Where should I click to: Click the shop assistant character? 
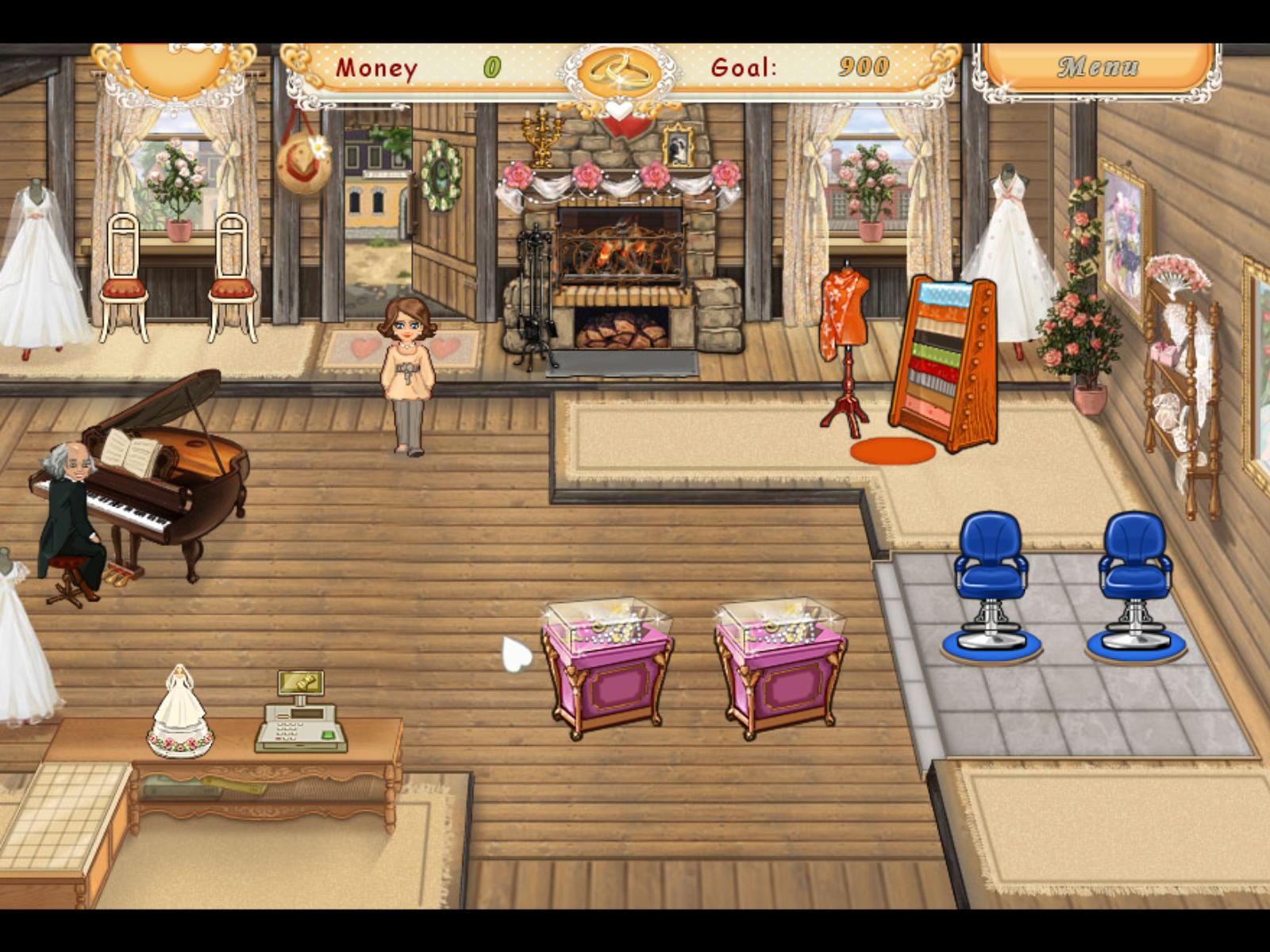pyautogui.click(x=409, y=373)
